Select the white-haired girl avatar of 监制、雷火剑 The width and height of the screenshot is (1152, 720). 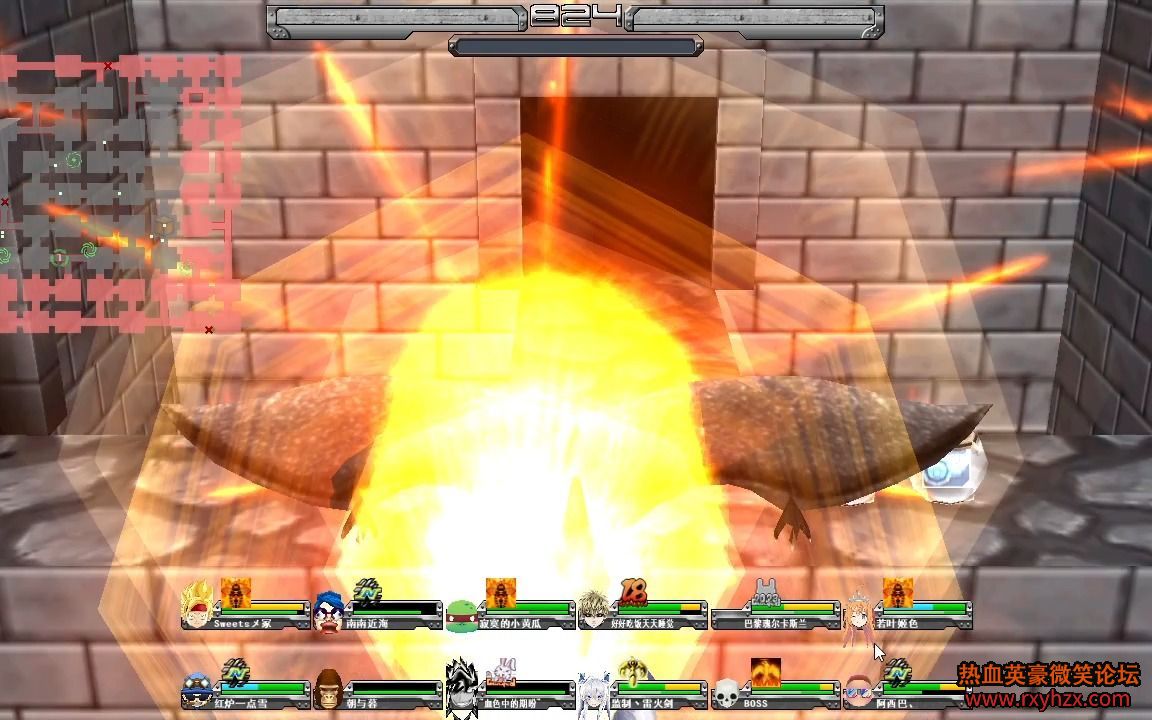pyautogui.click(x=594, y=691)
